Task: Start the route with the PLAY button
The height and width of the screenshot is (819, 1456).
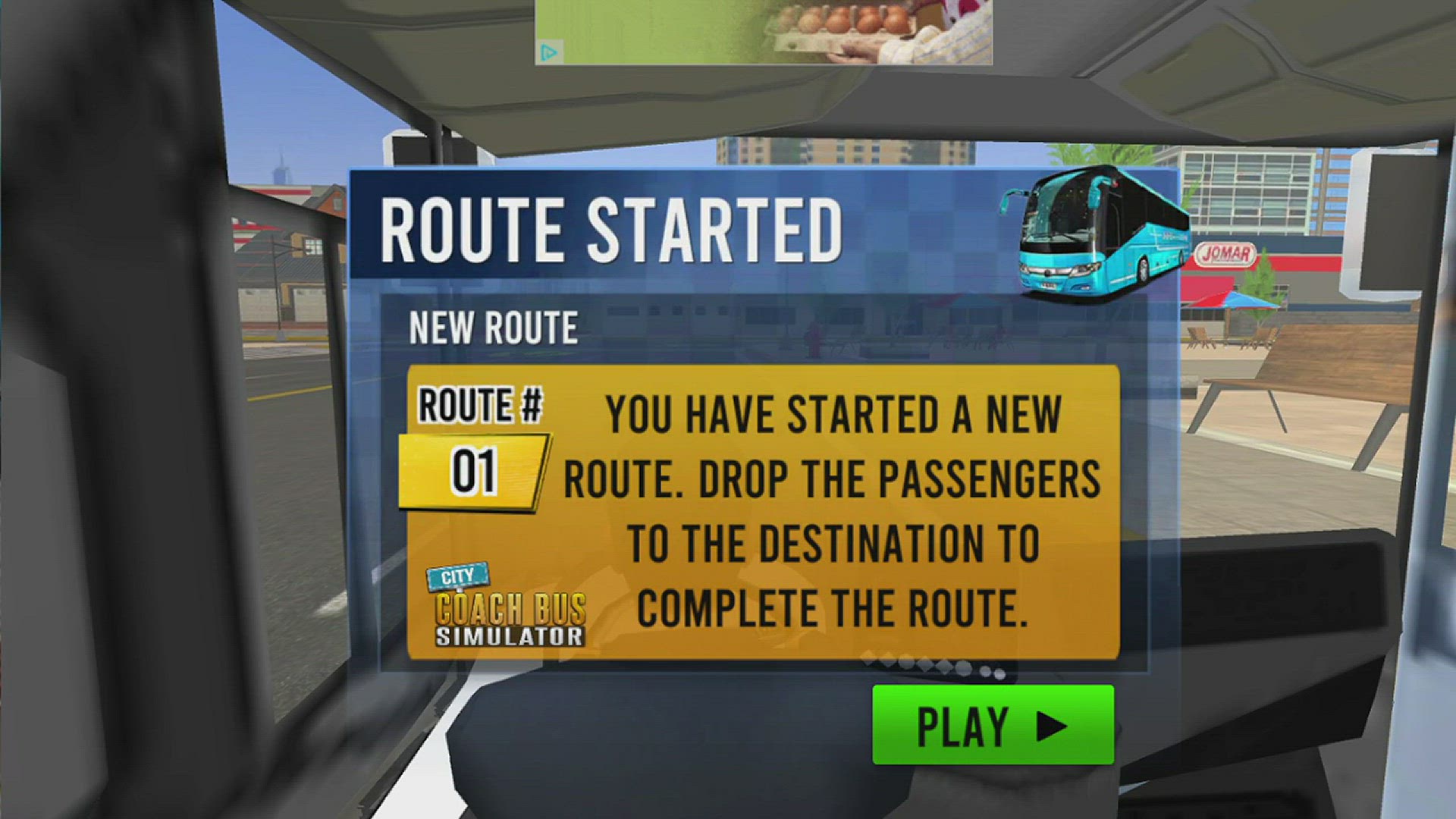Action: tap(993, 725)
